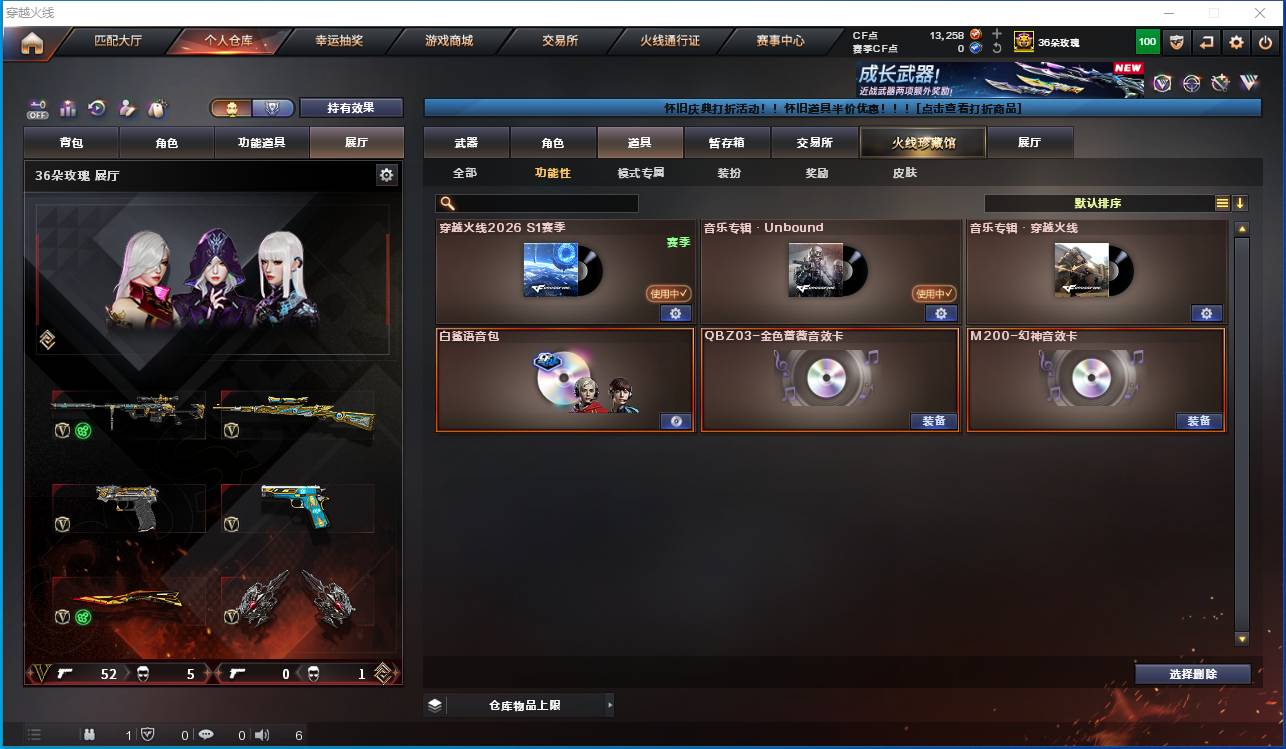Image resolution: width=1286 pixels, height=749 pixels.
Task: Click the 持有效果 button above the inventory tabs
Action: pyautogui.click(x=349, y=107)
